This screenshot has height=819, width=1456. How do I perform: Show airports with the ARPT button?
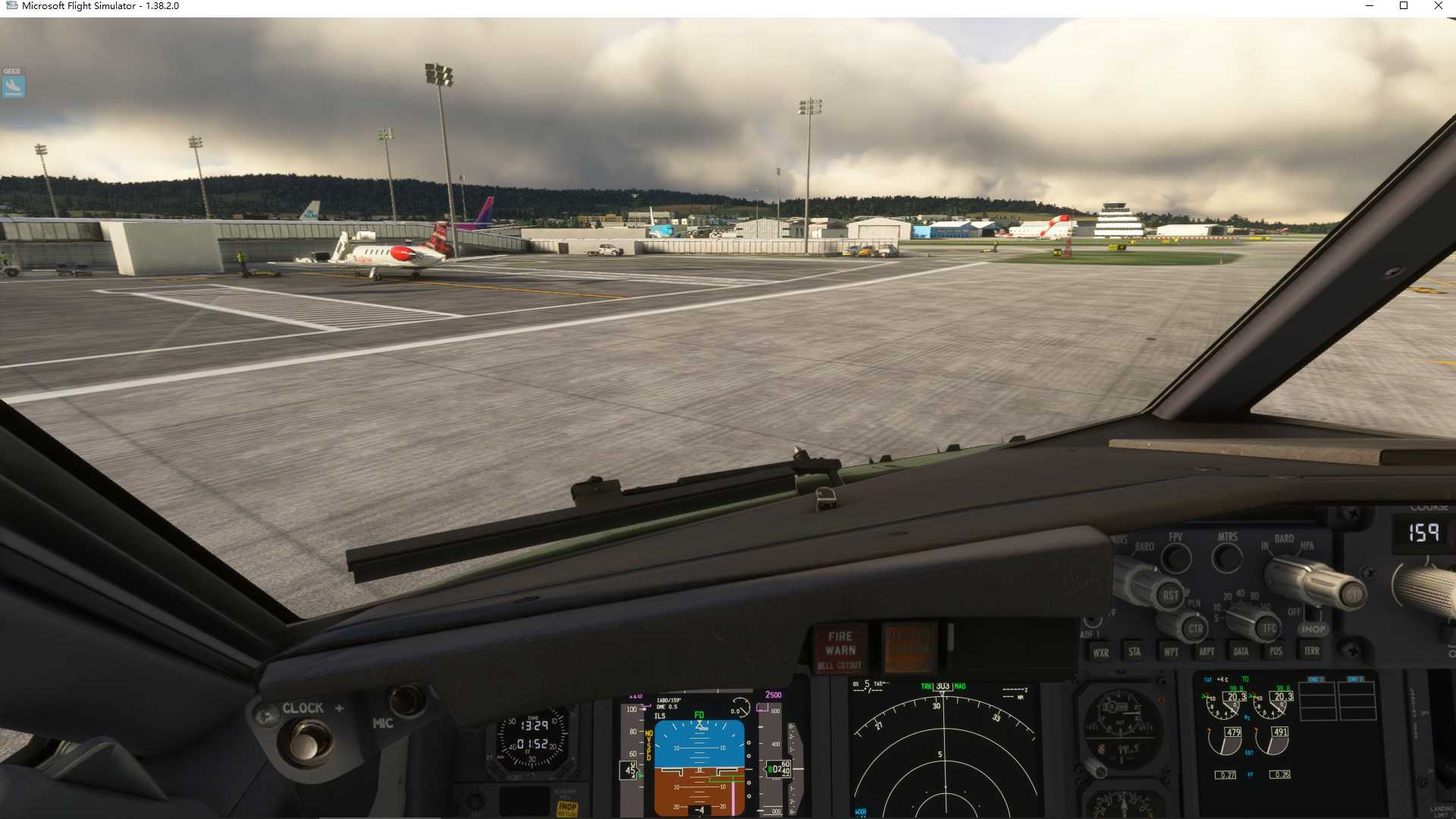[x=1207, y=652]
